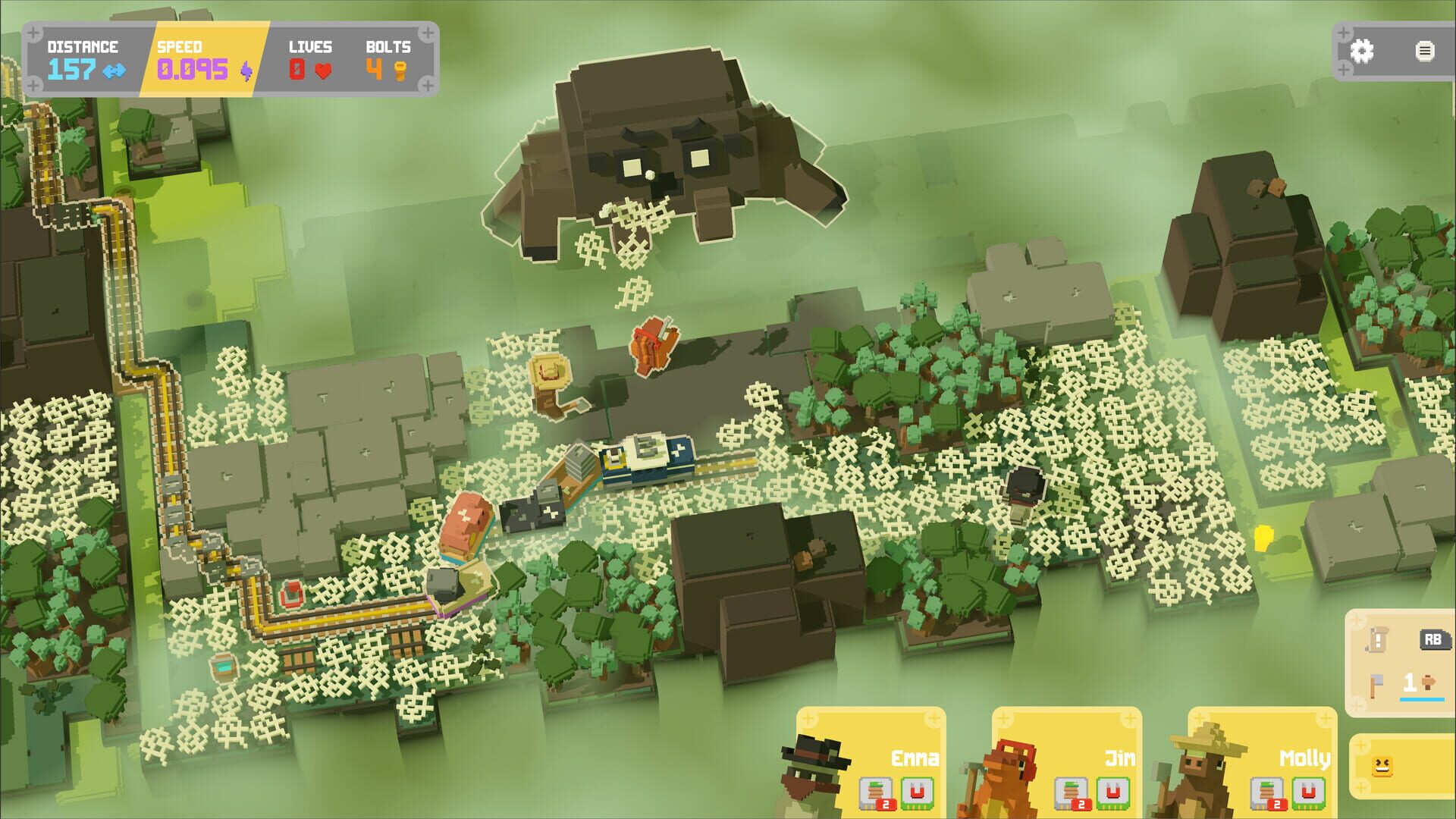Screen dimensions: 1456x819
Task: Select the hammer icon in the crafting panel
Action: tap(1376, 684)
